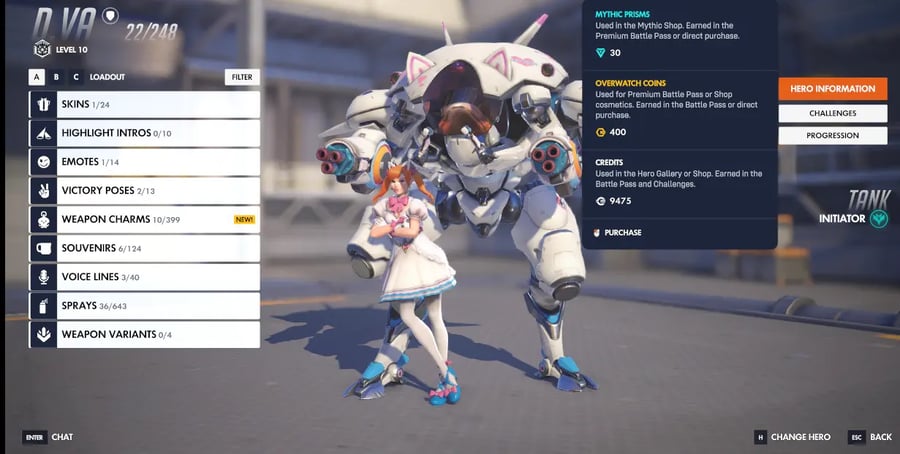The width and height of the screenshot is (900, 454).
Task: View hero Progression
Action: click(832, 135)
